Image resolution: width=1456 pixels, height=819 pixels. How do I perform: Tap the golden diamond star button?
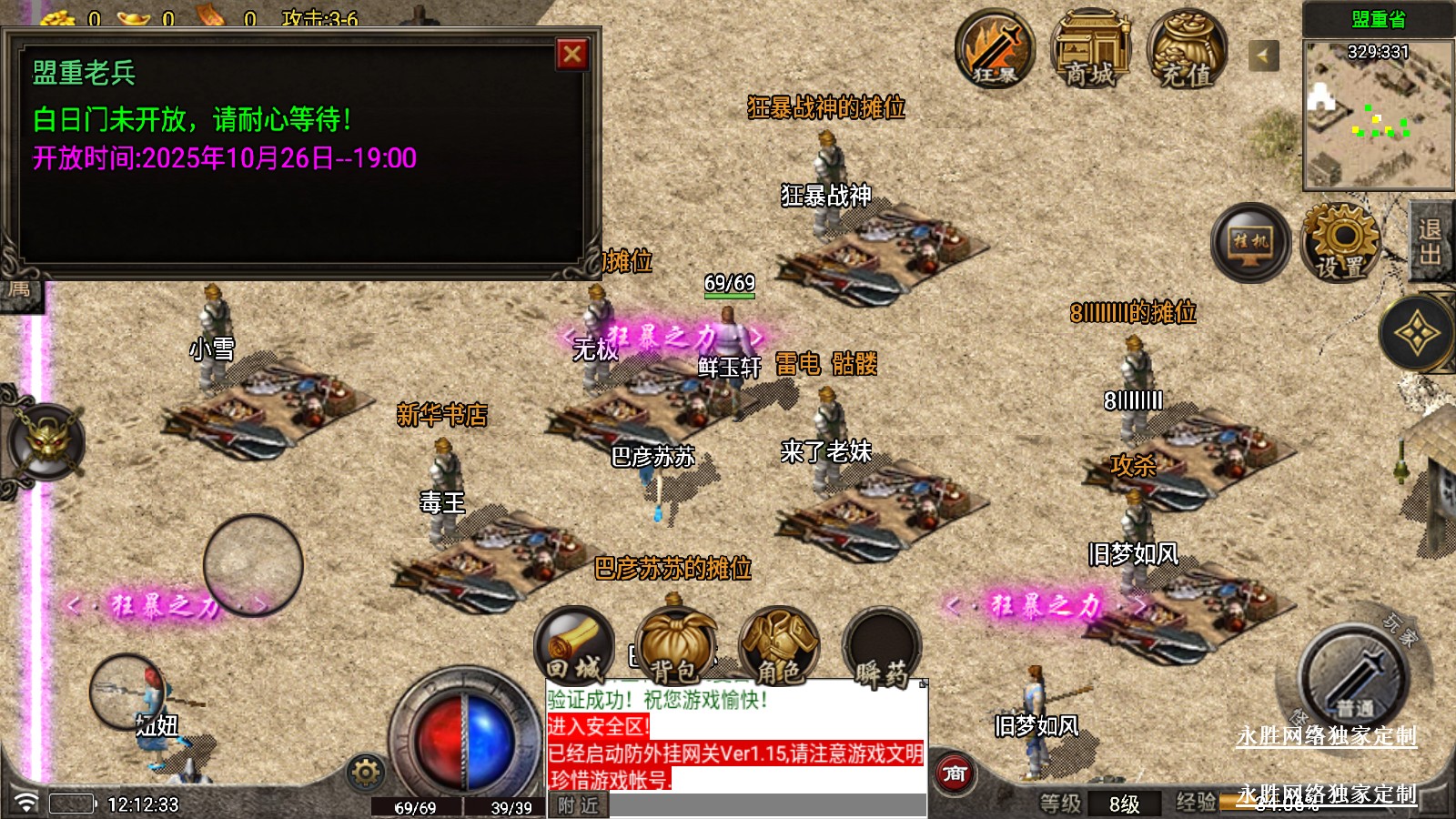1417,334
